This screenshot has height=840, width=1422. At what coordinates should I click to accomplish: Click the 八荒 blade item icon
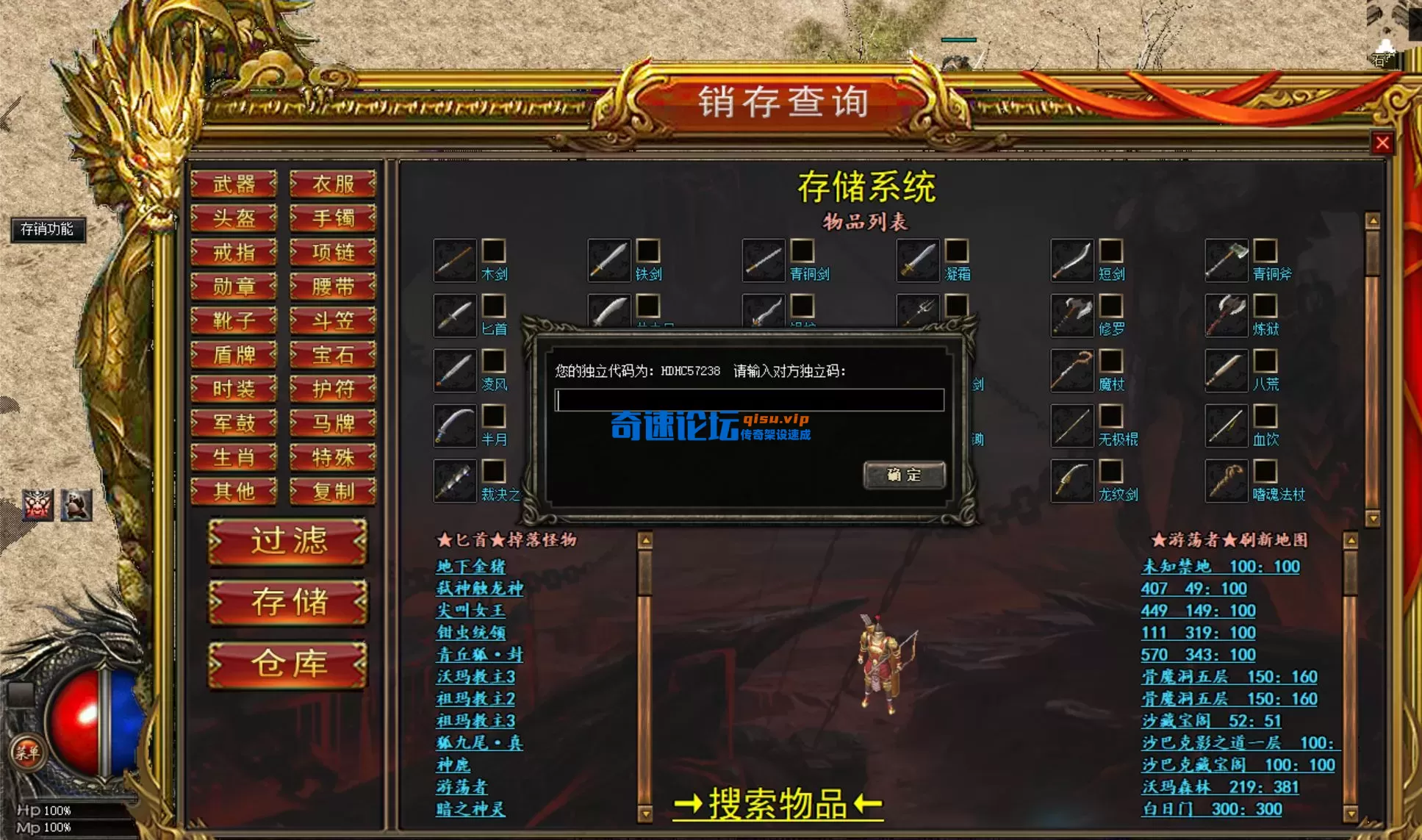(1225, 371)
